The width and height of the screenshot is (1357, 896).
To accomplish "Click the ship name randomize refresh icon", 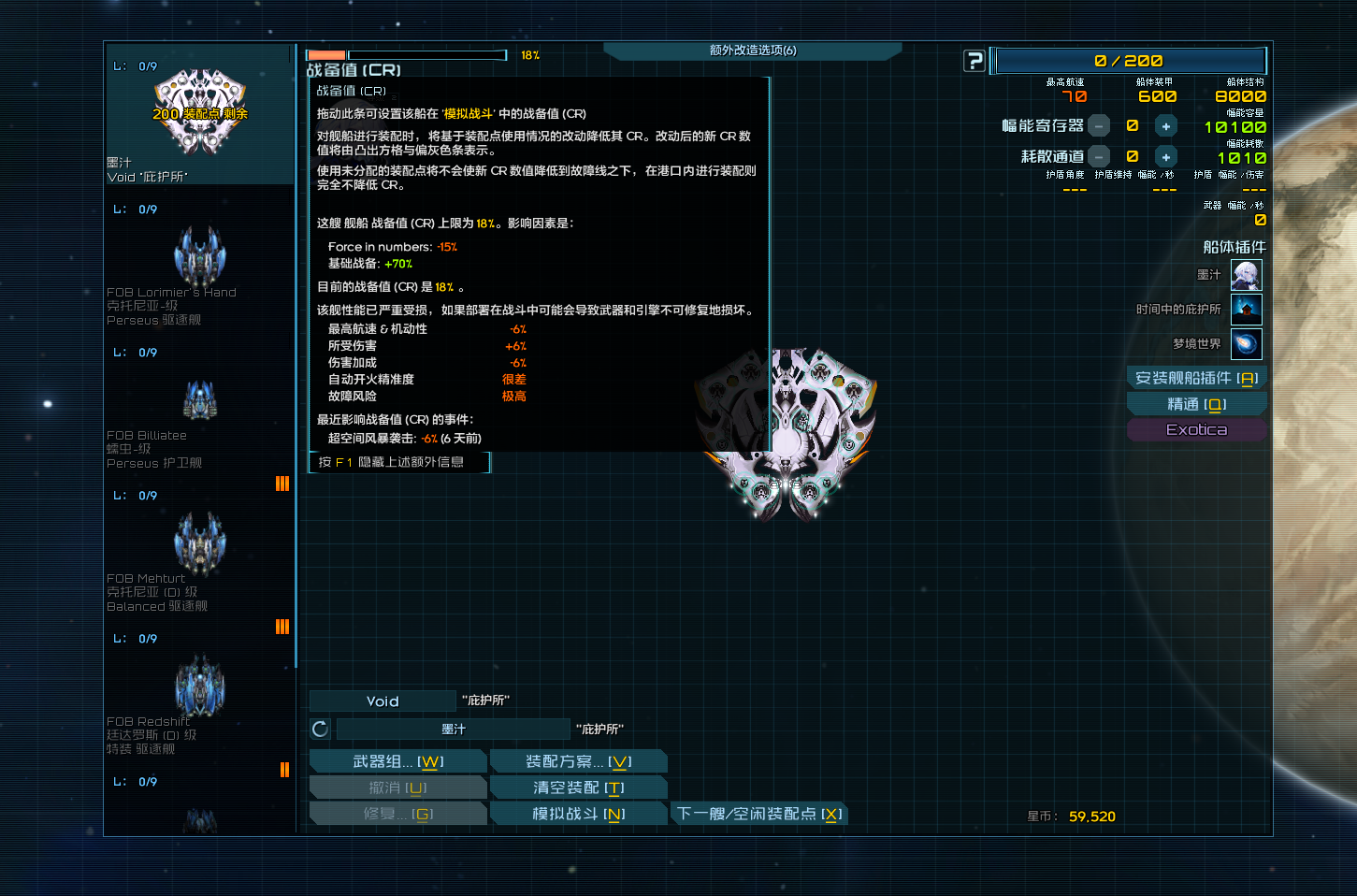I will point(319,729).
